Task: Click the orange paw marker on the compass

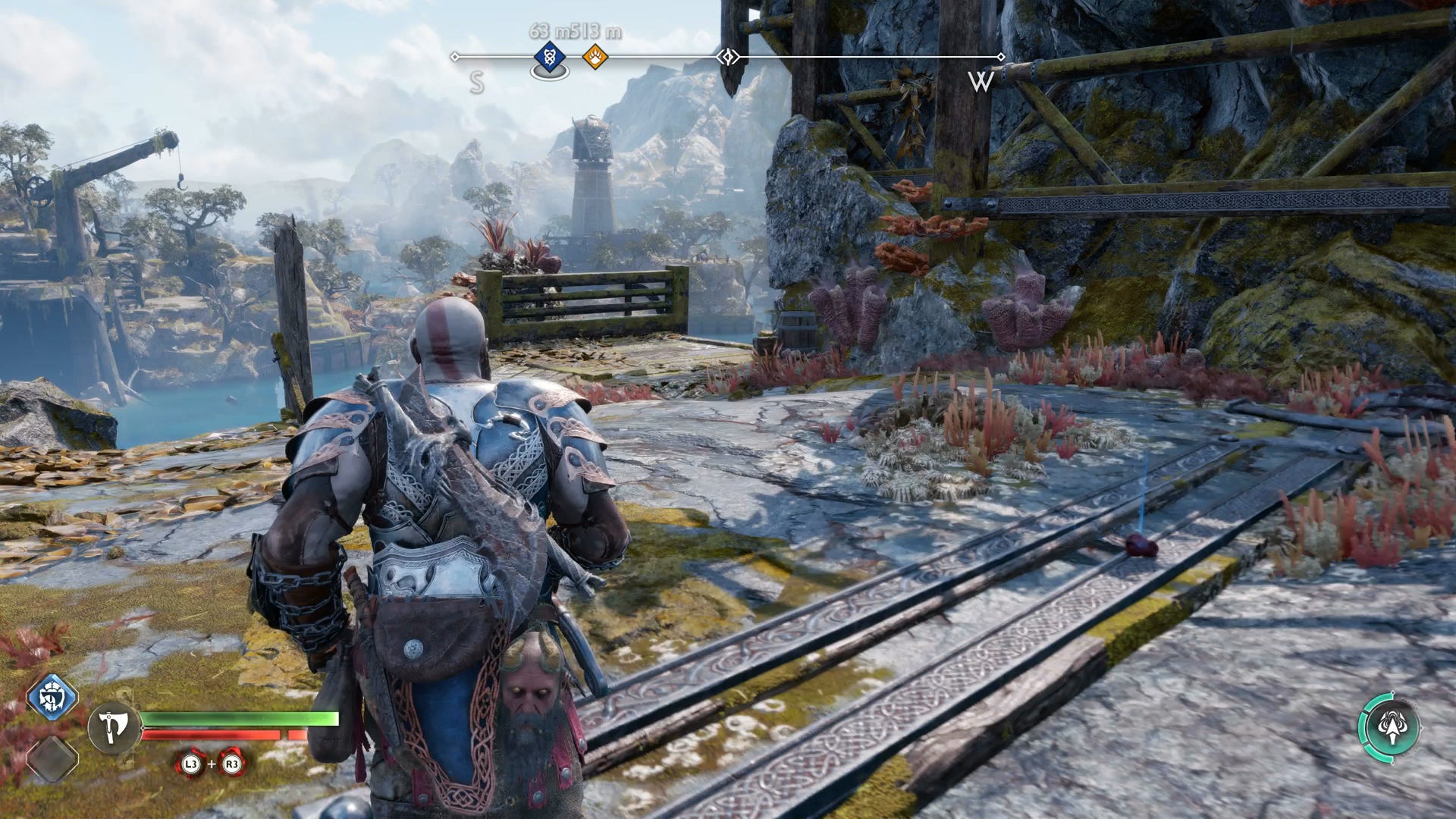Action: 595,56
